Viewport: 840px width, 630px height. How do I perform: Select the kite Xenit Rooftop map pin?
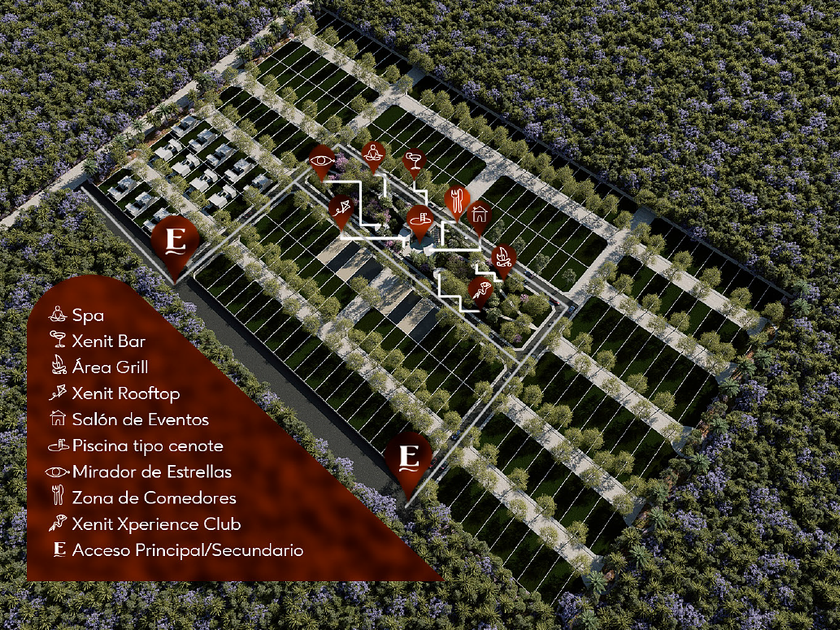click(343, 207)
